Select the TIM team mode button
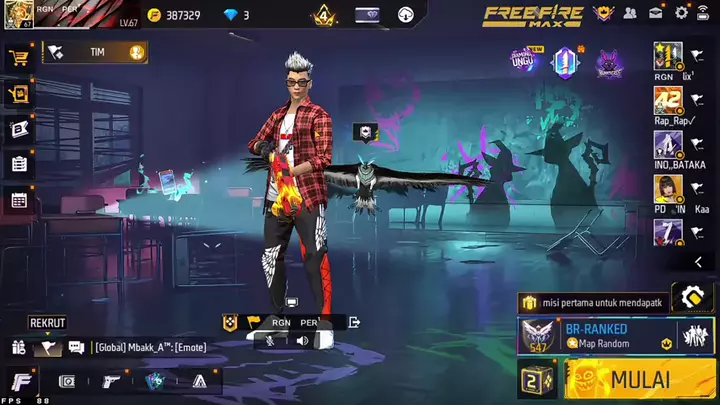Screen dimensions: 720x405 click(97, 52)
